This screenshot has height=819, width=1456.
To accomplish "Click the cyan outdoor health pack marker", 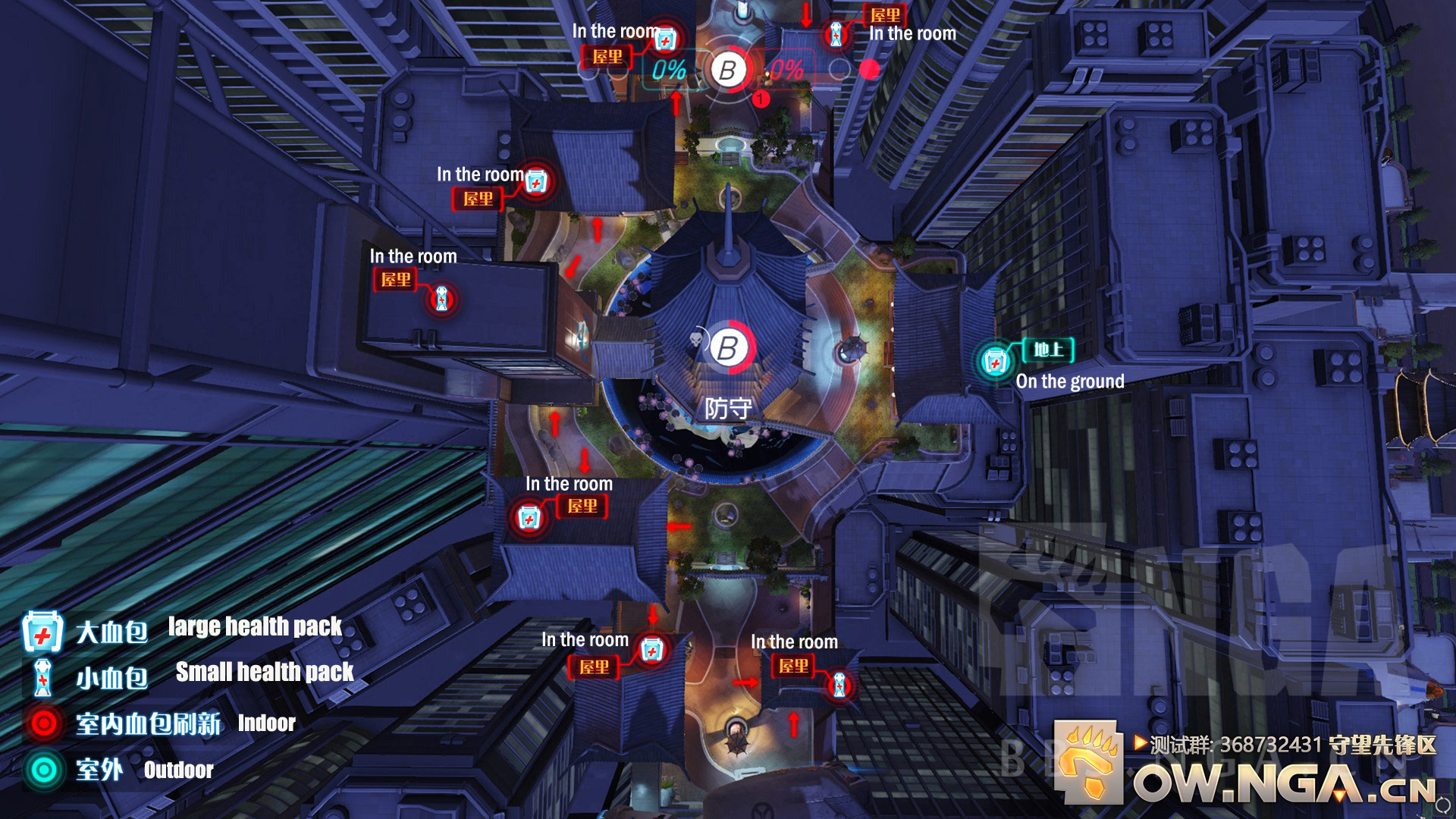I will (994, 362).
